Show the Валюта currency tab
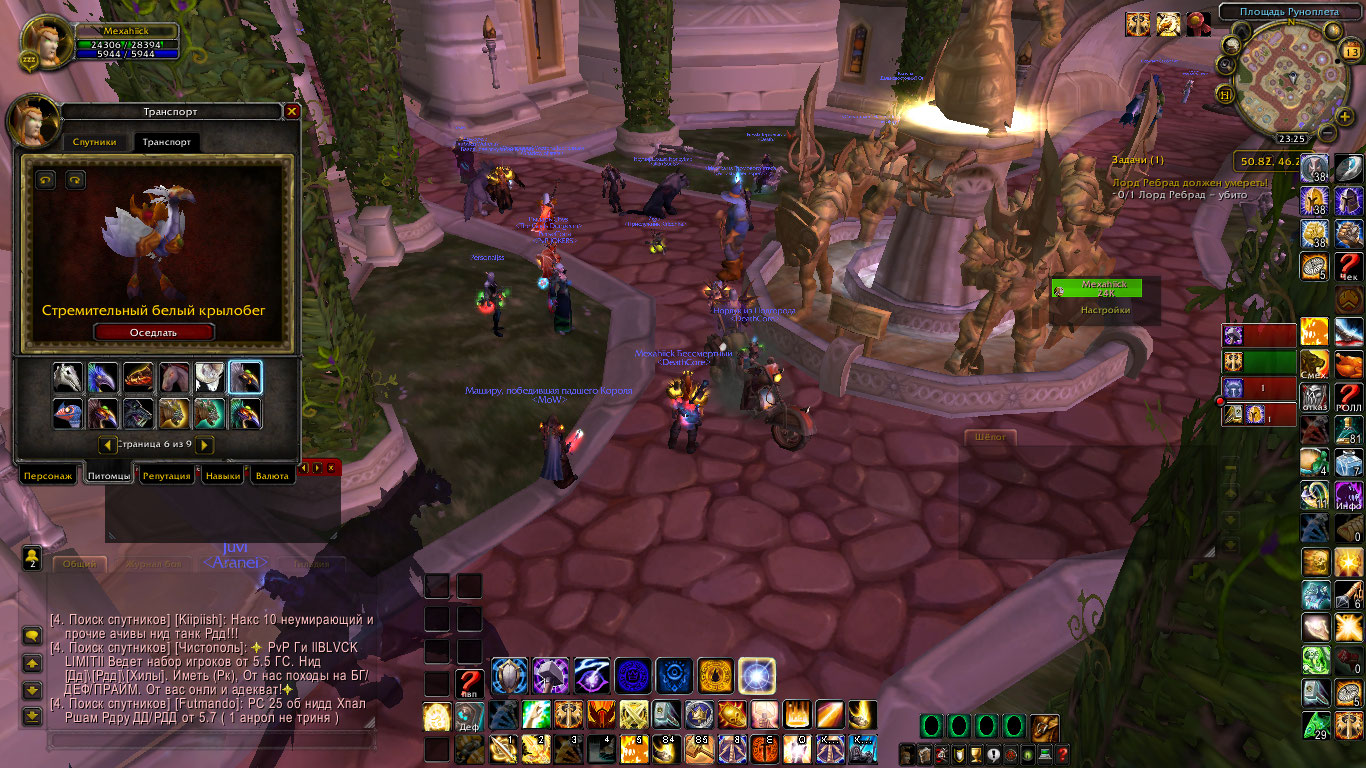Image resolution: width=1366 pixels, height=768 pixels. (271, 476)
